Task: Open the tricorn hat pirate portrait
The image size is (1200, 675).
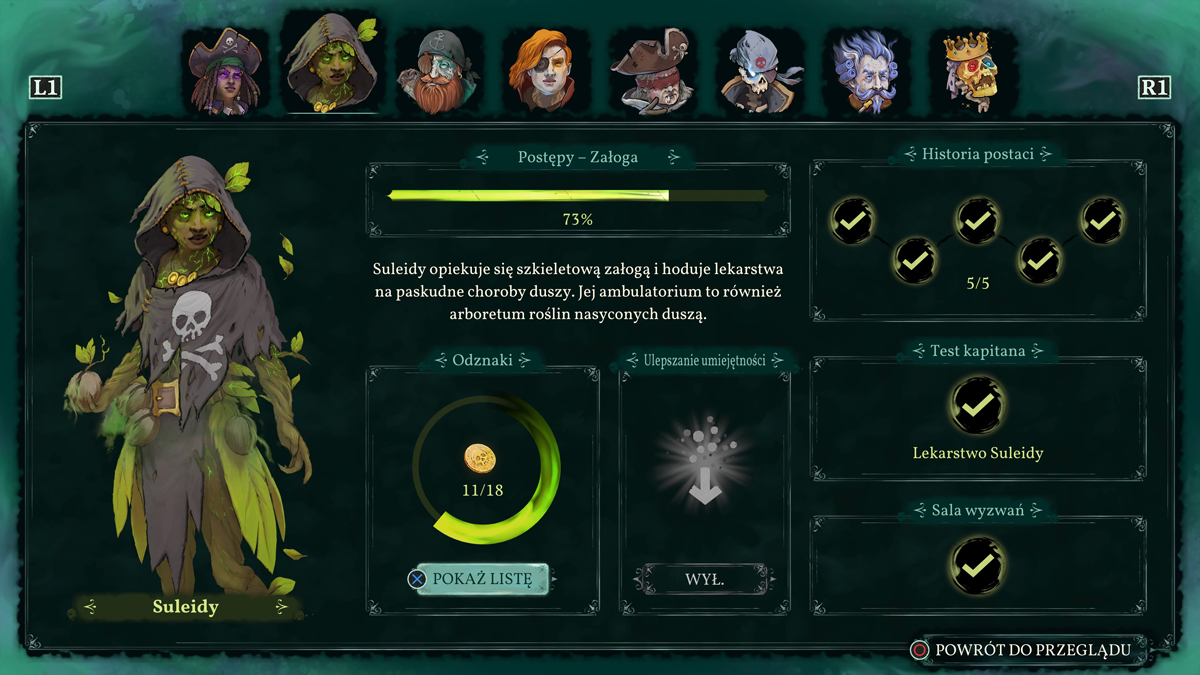Action: 653,72
